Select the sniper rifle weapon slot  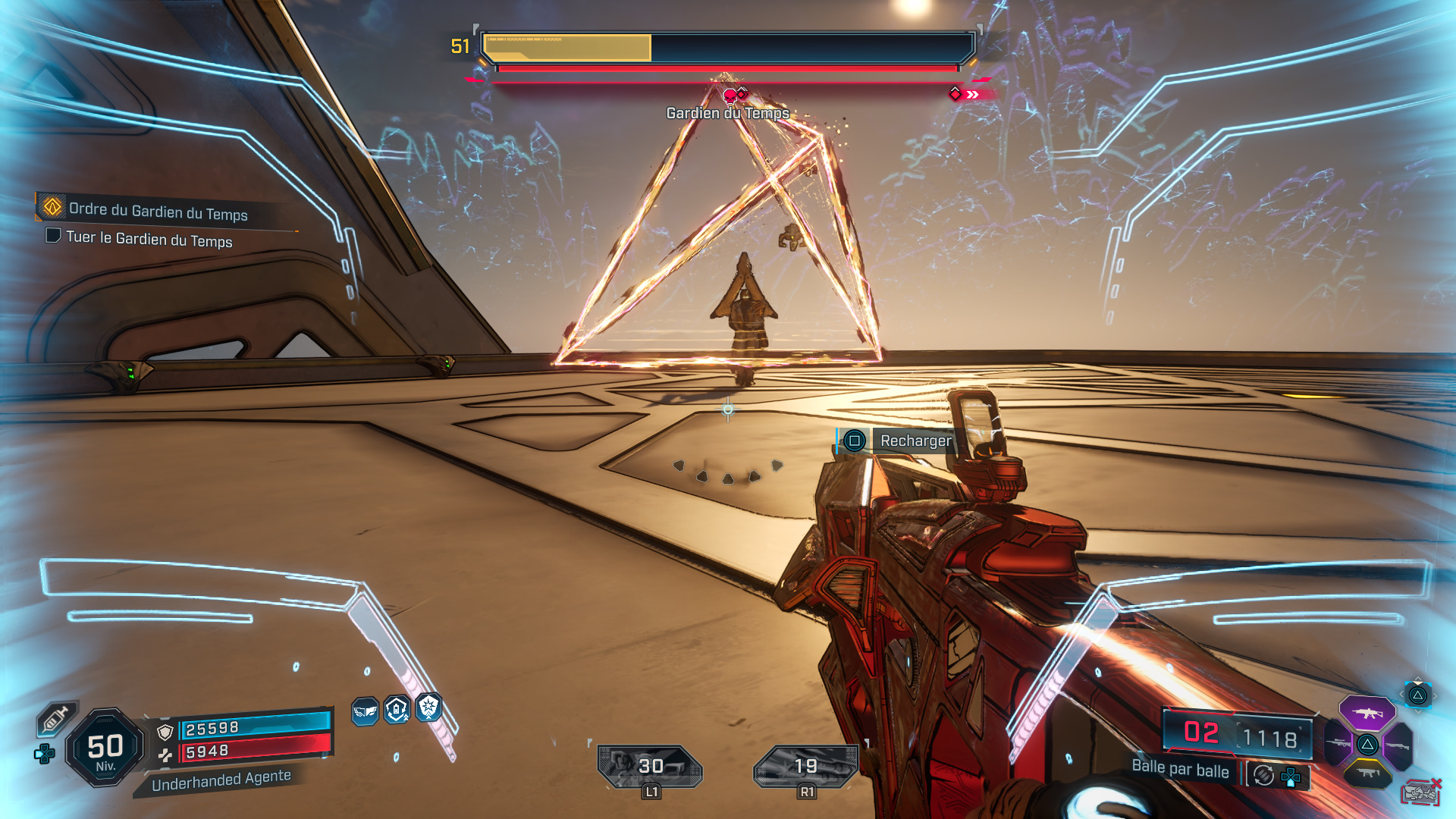tap(1338, 742)
